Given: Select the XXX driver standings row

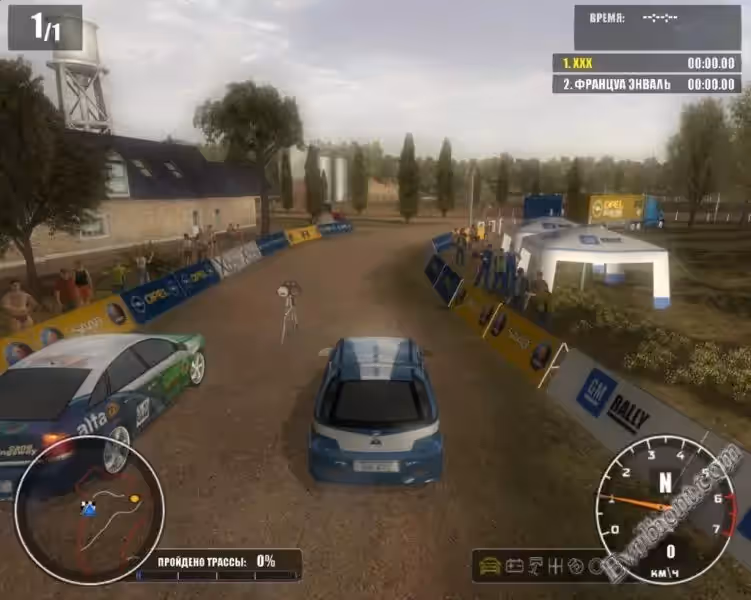Looking at the screenshot, I should click(646, 62).
